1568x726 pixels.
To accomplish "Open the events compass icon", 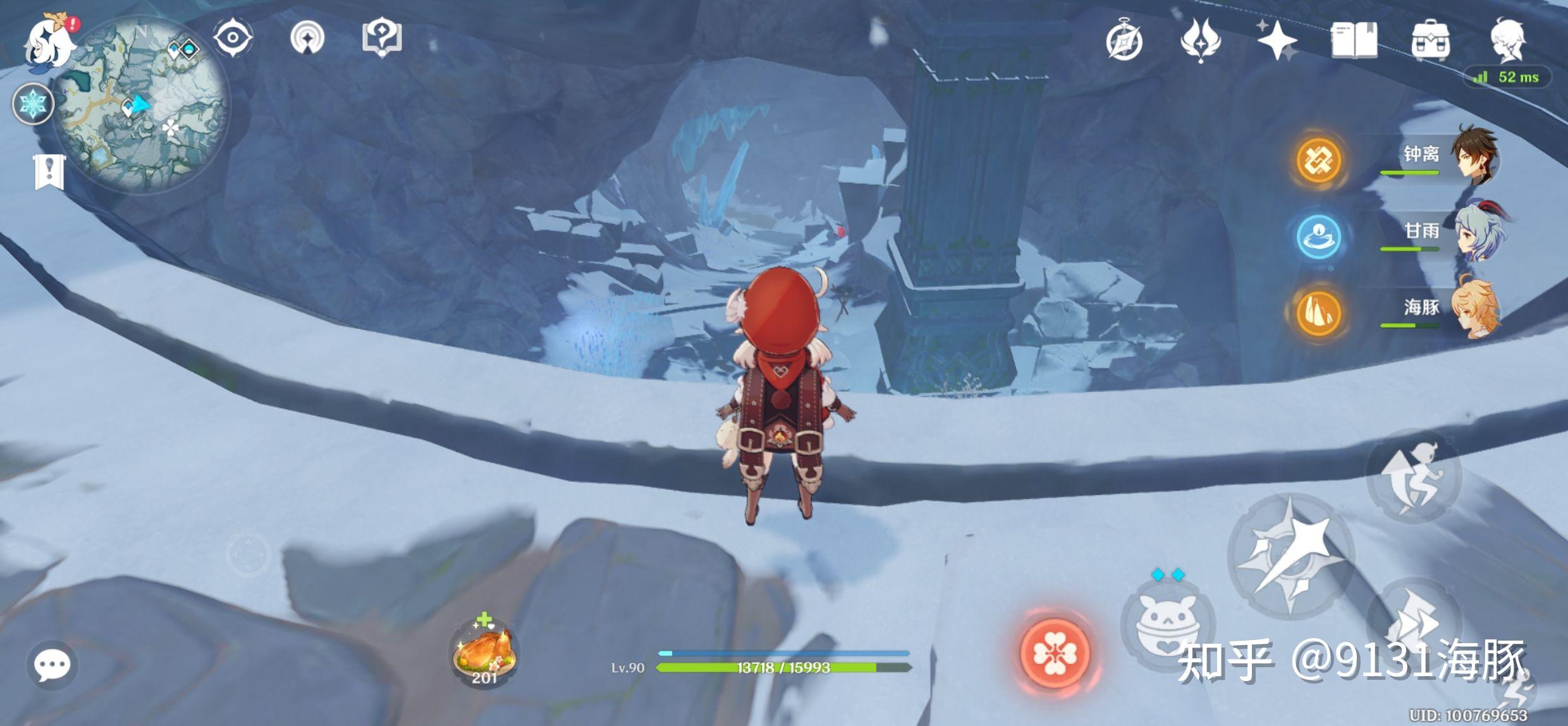I will pos(1124,42).
